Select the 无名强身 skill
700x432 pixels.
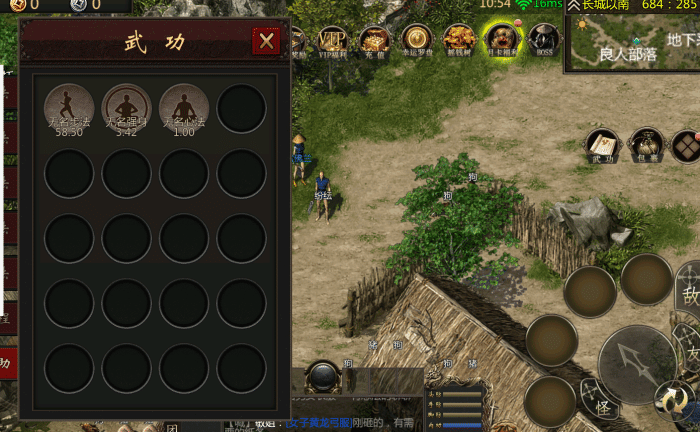click(x=127, y=107)
